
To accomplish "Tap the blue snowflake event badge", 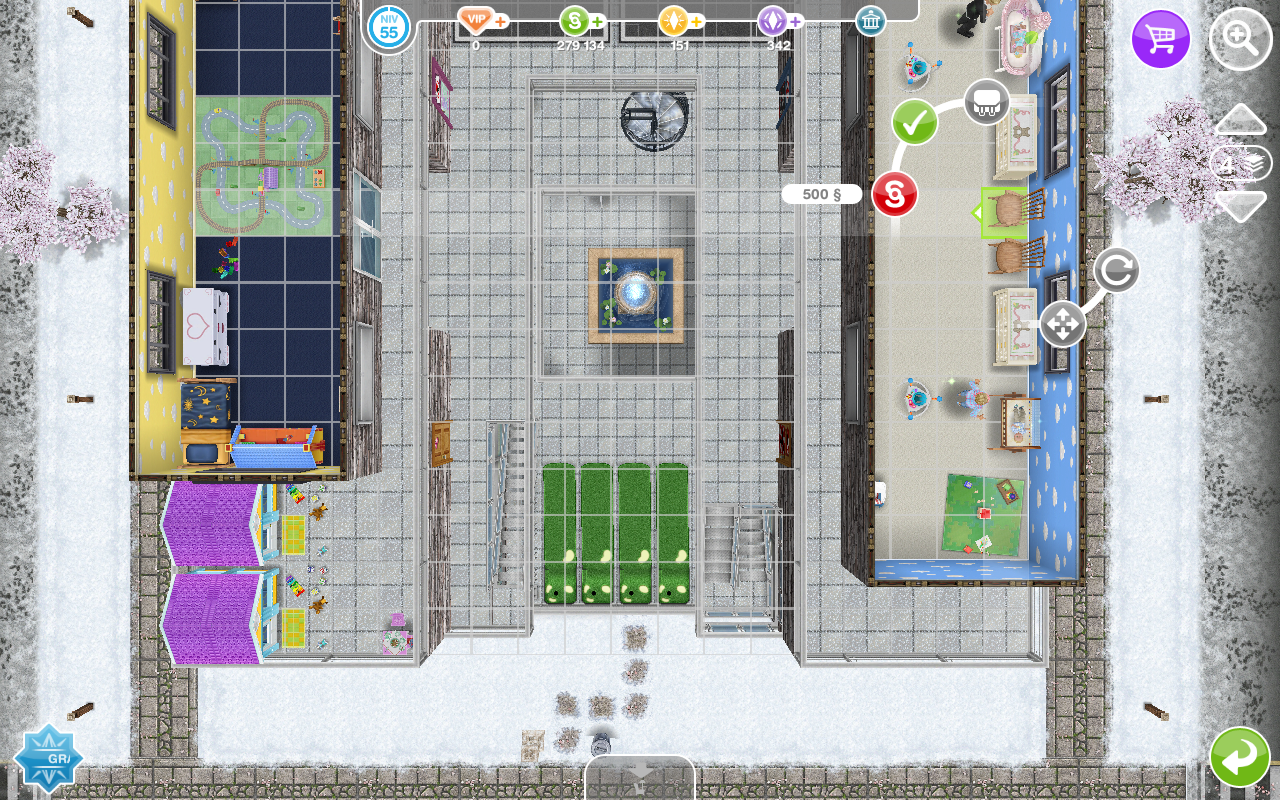I will coord(47,758).
